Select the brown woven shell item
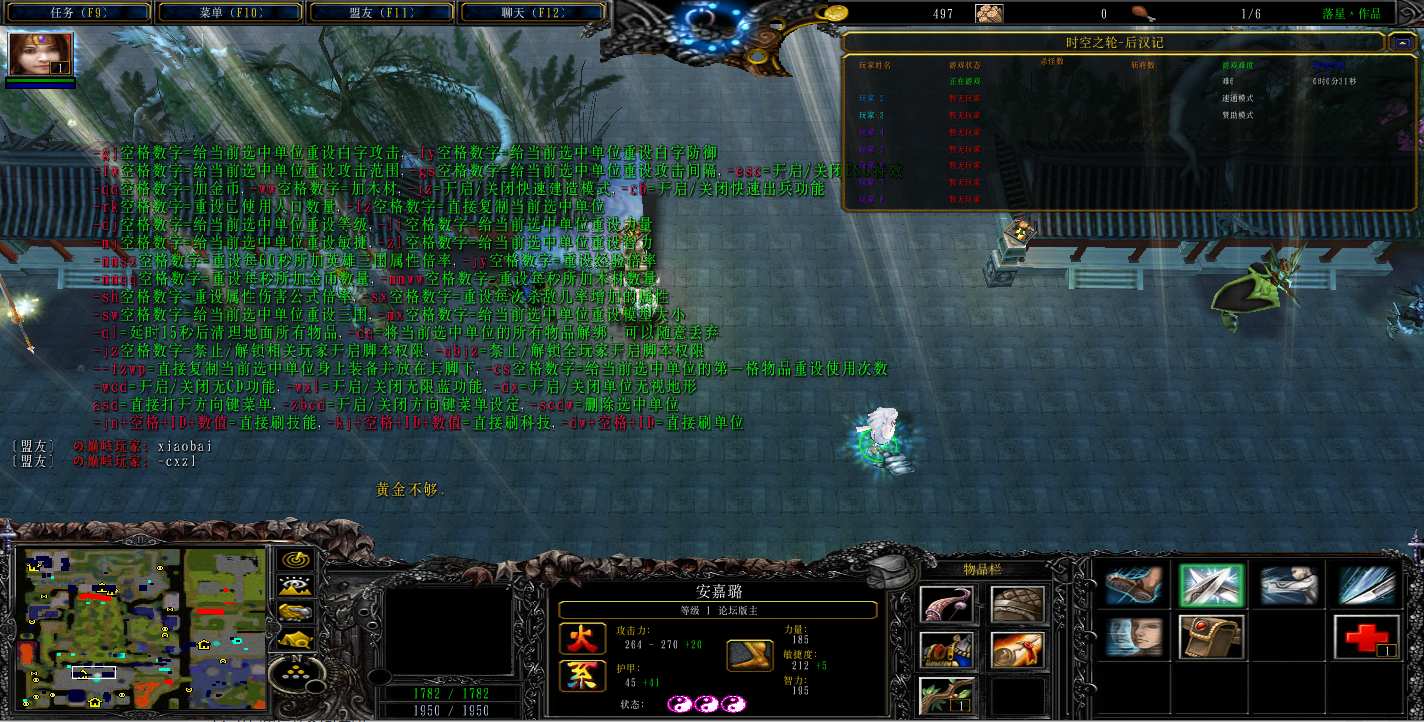Image resolution: width=1424 pixels, height=722 pixels. pyautogui.click(x=1017, y=604)
